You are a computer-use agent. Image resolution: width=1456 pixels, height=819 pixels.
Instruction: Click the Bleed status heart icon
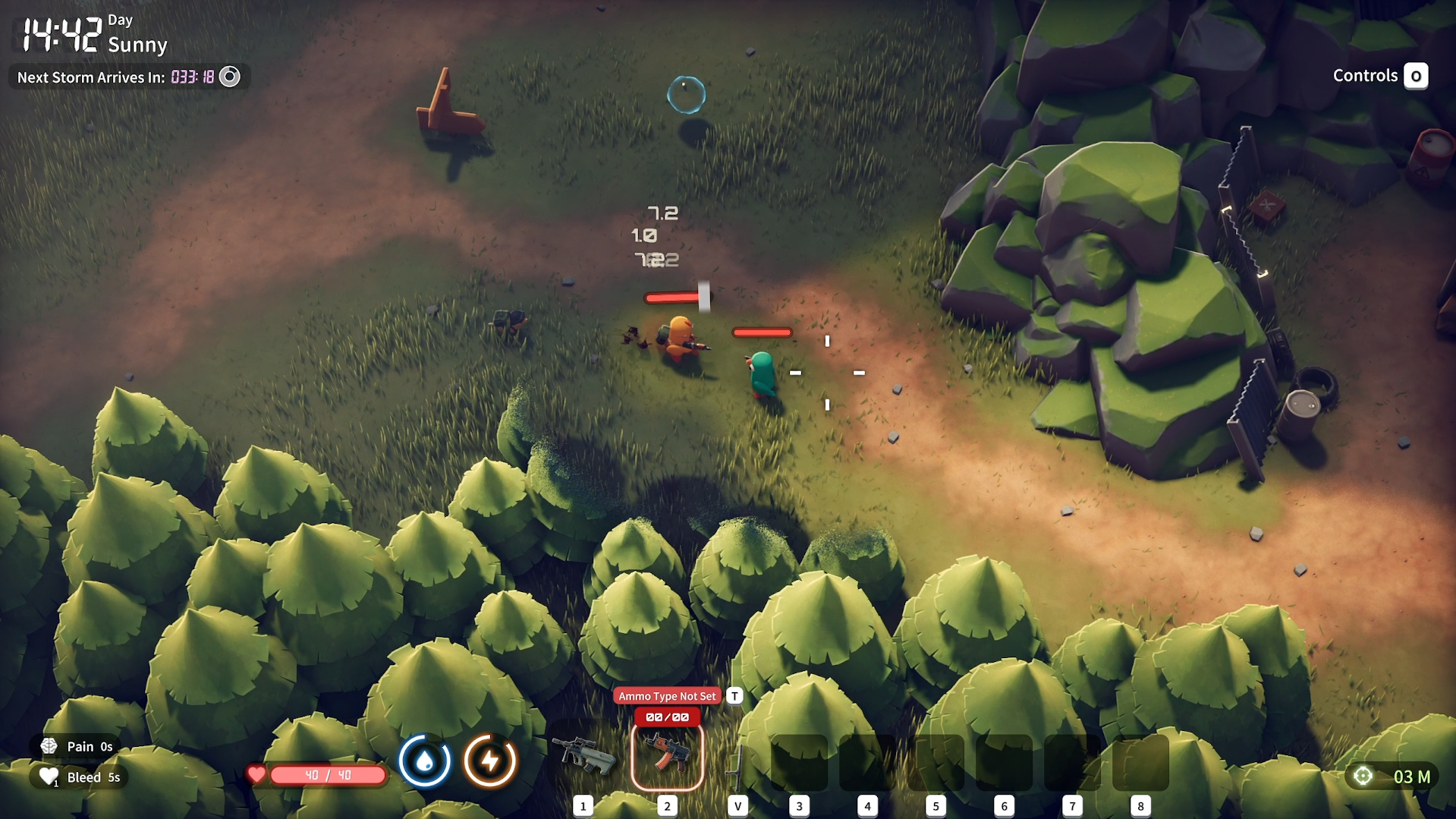[49, 776]
